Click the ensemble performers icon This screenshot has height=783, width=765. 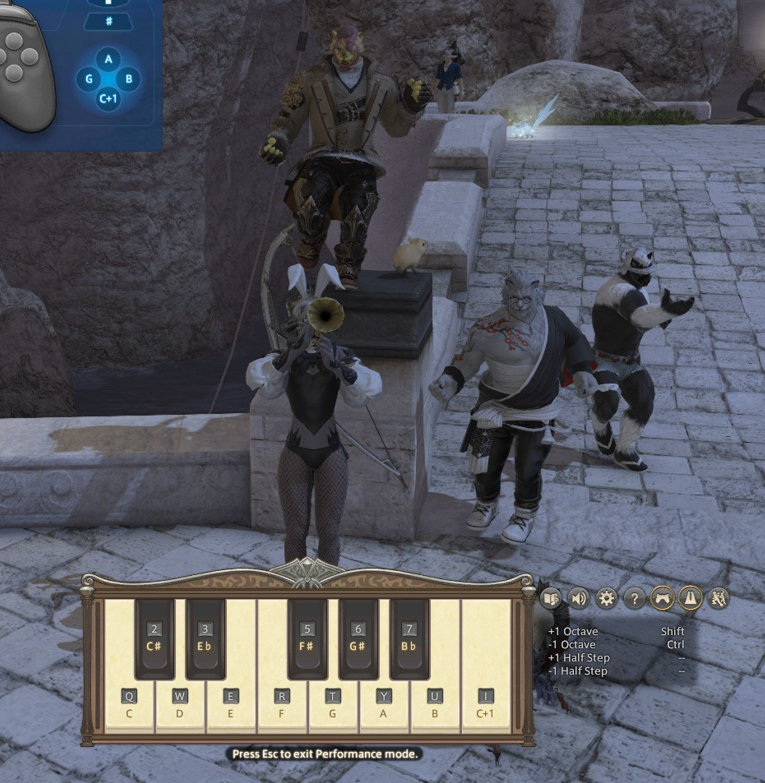click(718, 598)
